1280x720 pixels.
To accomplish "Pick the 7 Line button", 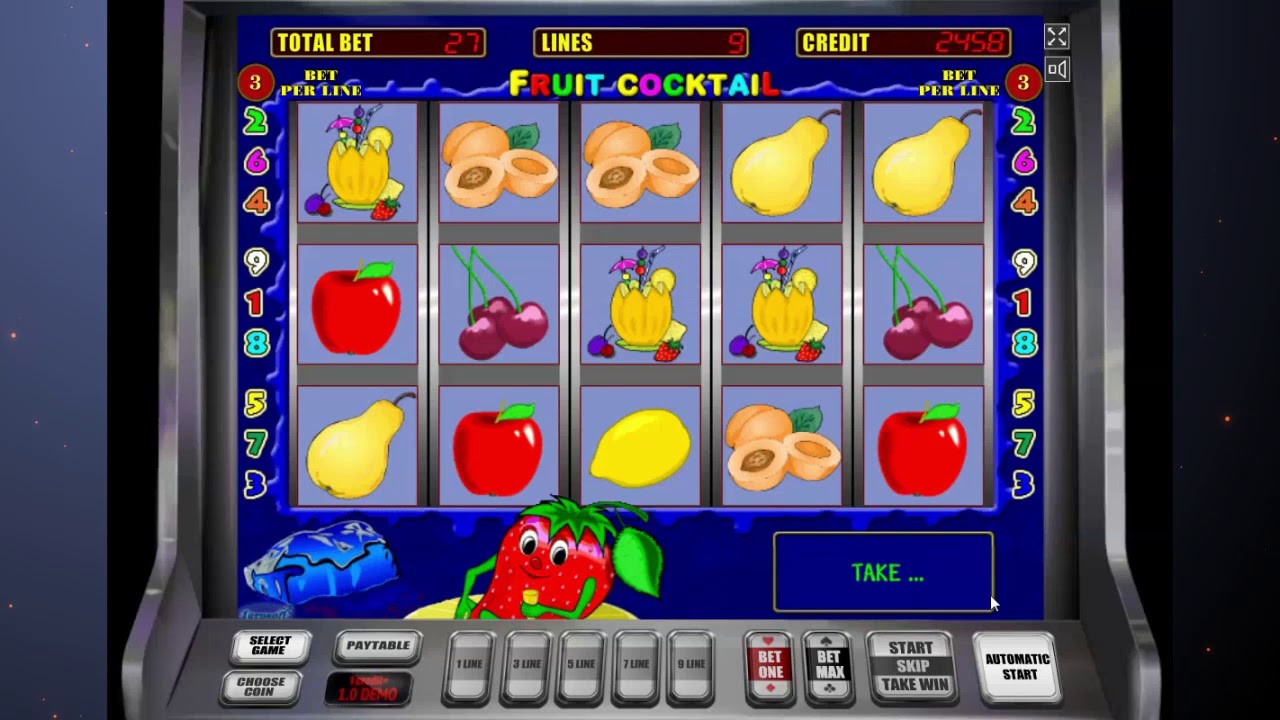I will click(x=636, y=665).
